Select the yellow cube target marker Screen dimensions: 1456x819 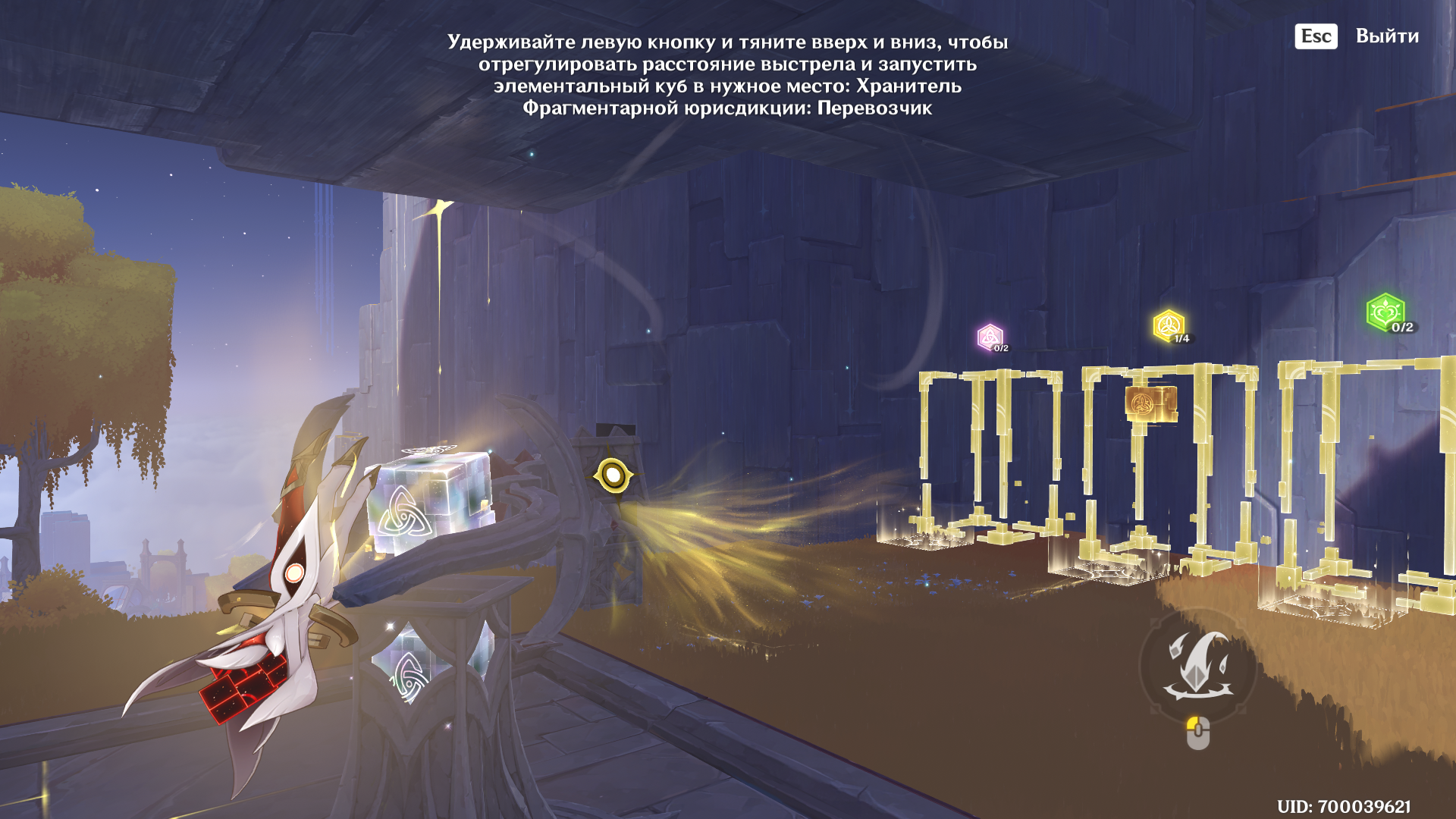(1169, 326)
